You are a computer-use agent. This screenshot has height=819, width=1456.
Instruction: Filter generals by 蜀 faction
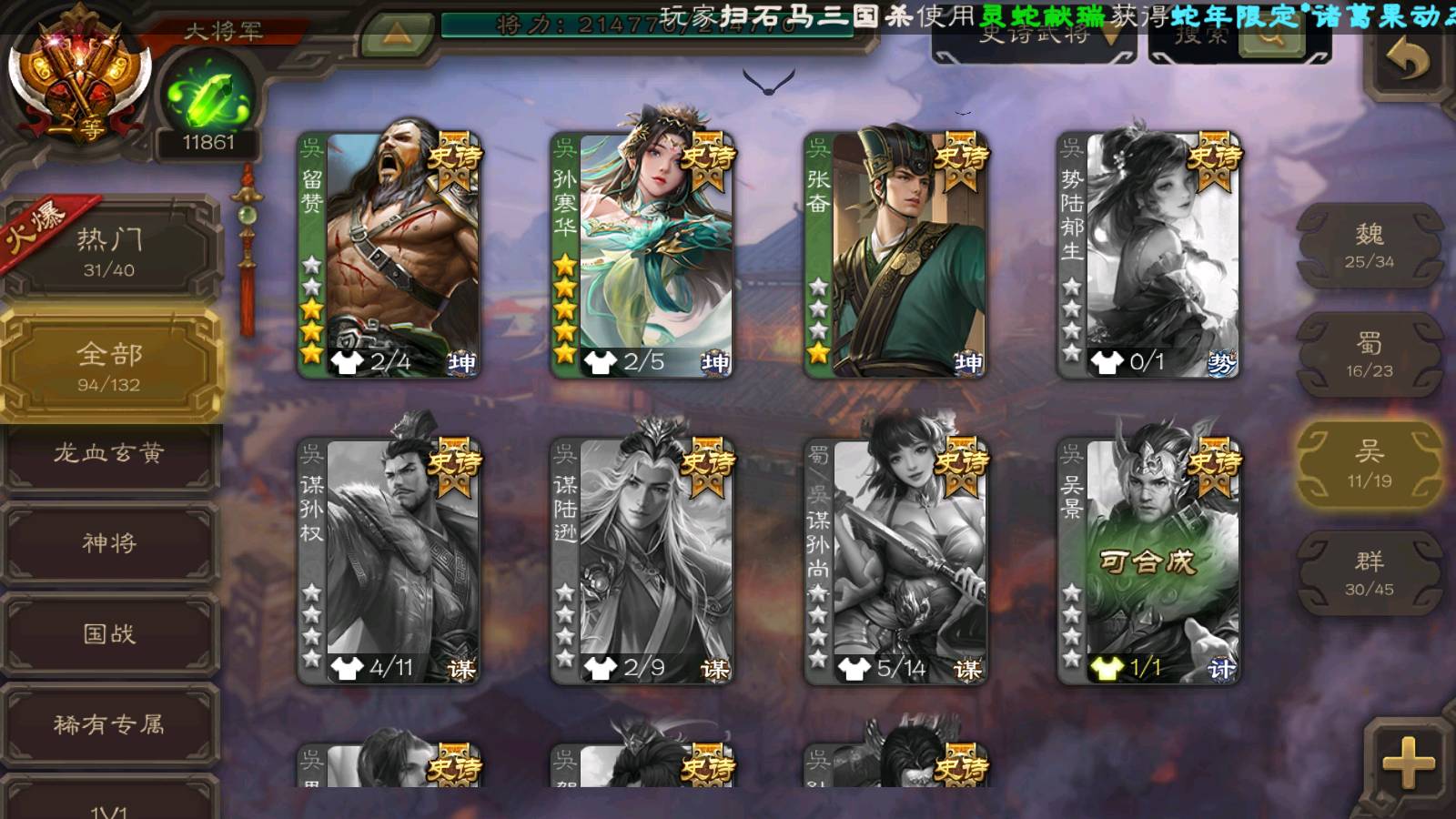click(x=1370, y=355)
